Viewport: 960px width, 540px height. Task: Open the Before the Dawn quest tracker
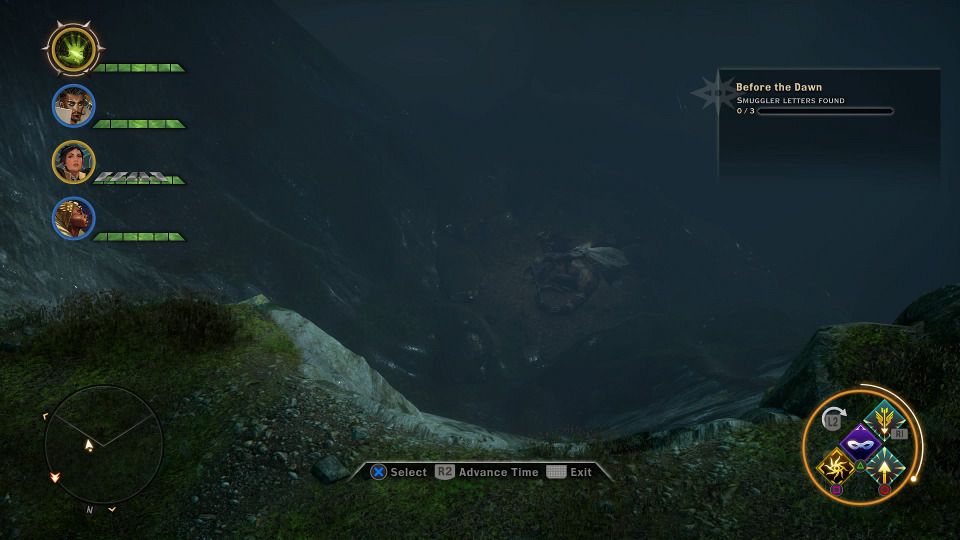click(779, 87)
